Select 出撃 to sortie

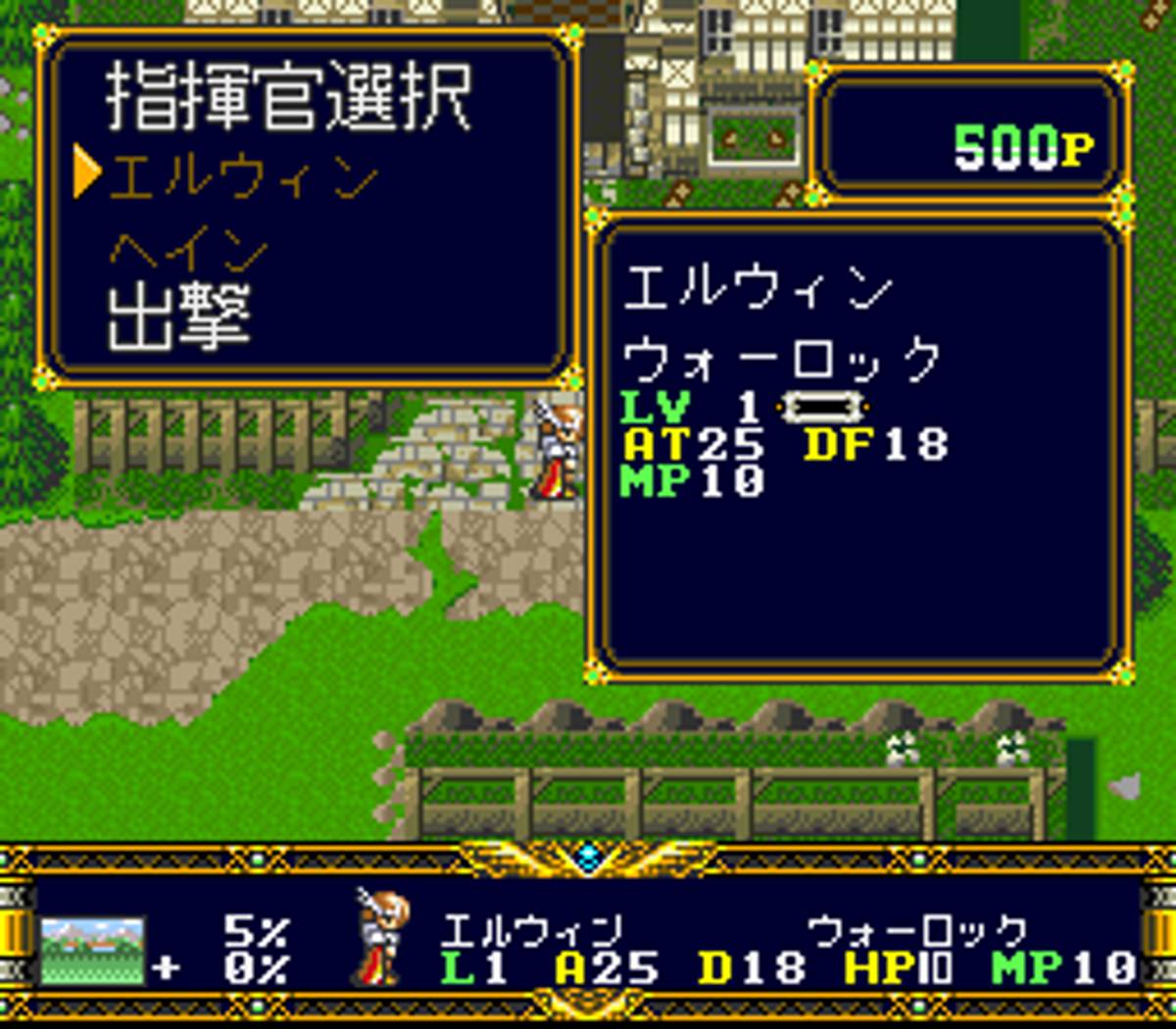[x=178, y=317]
